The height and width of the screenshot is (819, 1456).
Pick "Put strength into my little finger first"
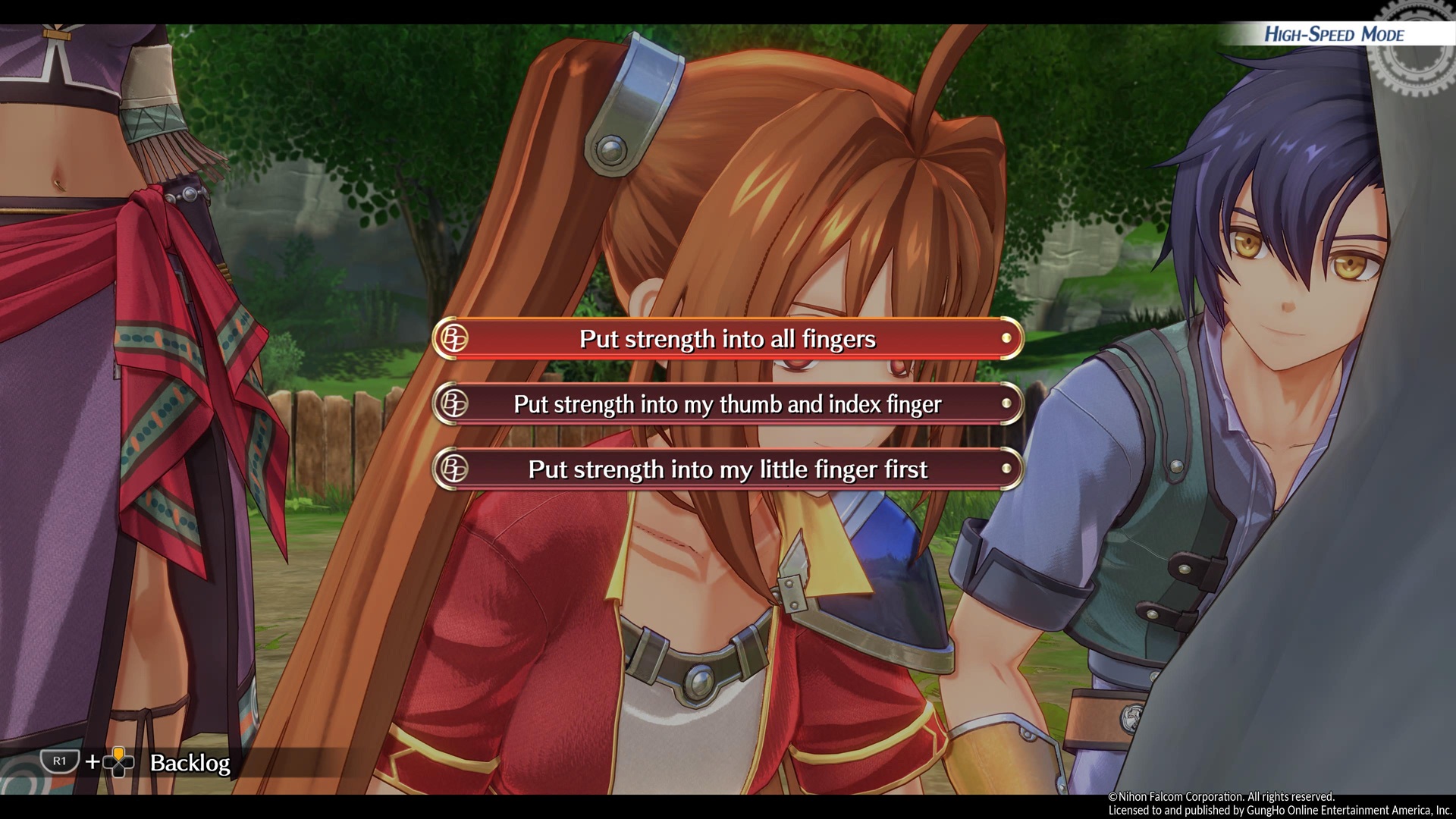click(727, 469)
